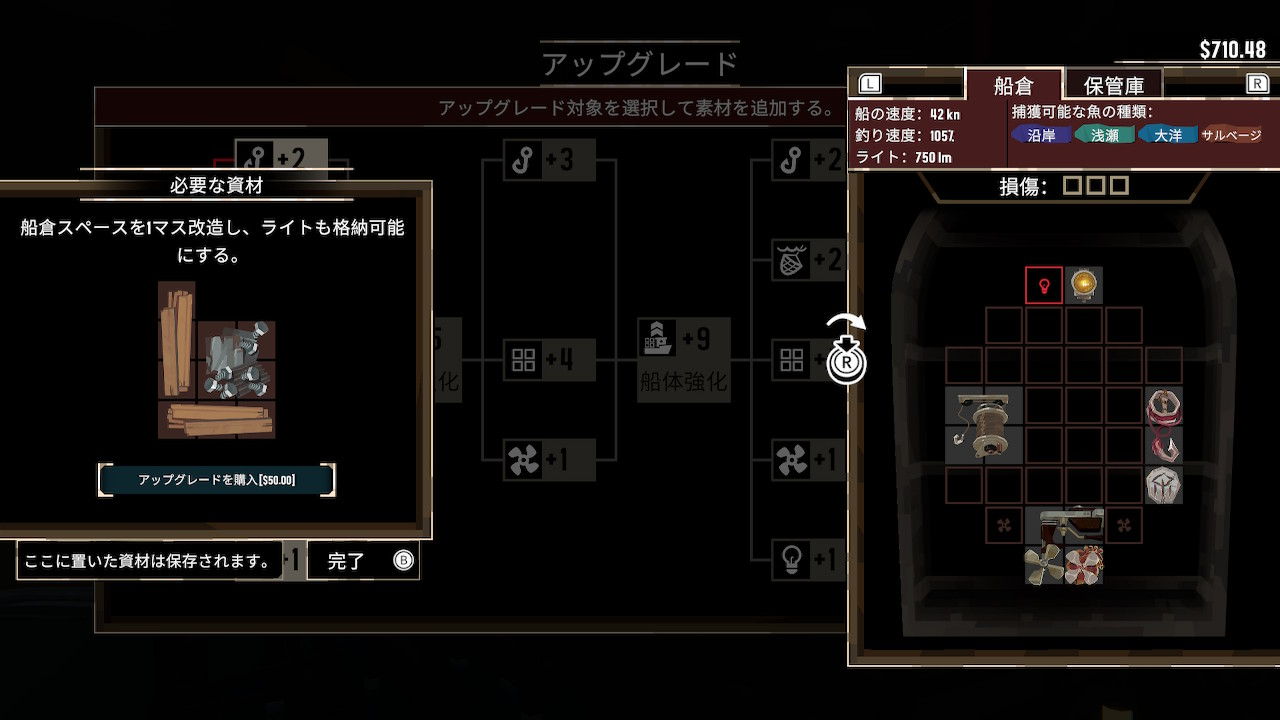The width and height of the screenshot is (1280, 720).
Task: Choose the hook +3 upgrade node
Action: click(540, 160)
